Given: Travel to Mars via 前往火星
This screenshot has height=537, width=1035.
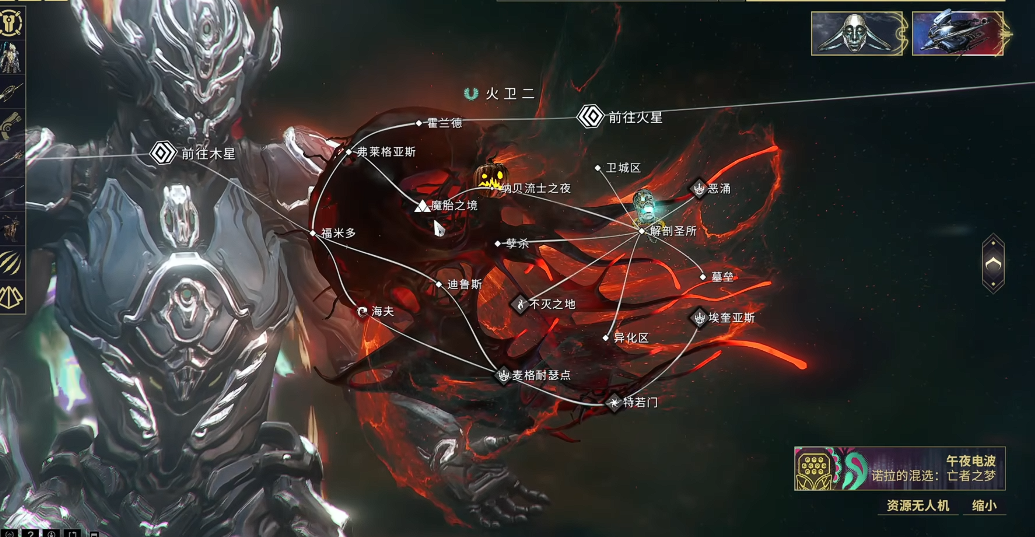Looking at the screenshot, I should point(591,117).
